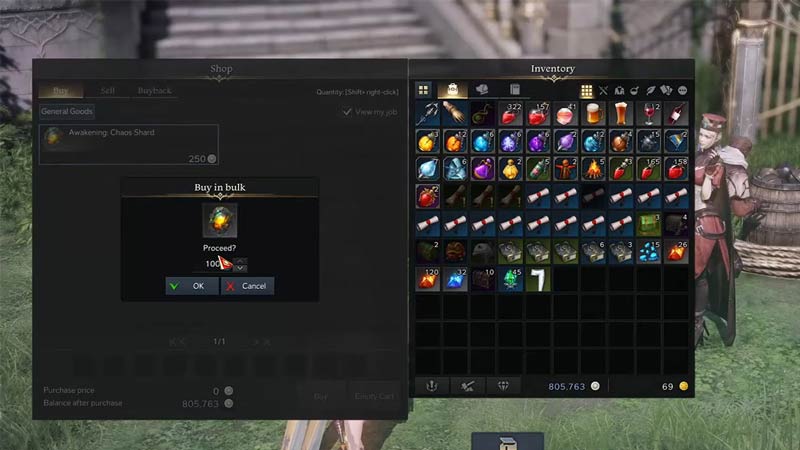Click the Empty Cart button

pos(375,396)
